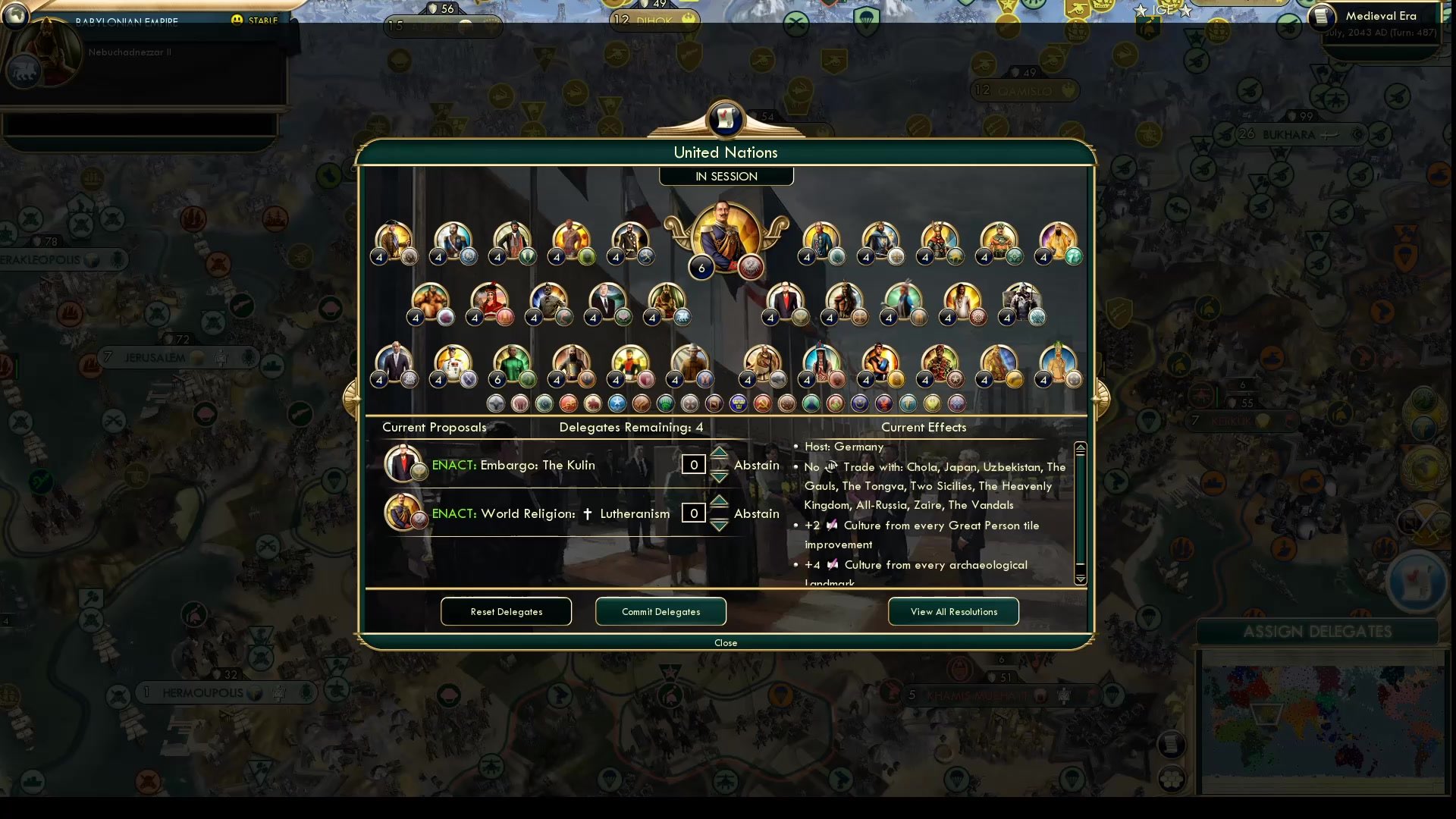Screen dimensions: 1456x819
Task: Abstain from the Embargo: The Kulin vote
Action: click(756, 465)
